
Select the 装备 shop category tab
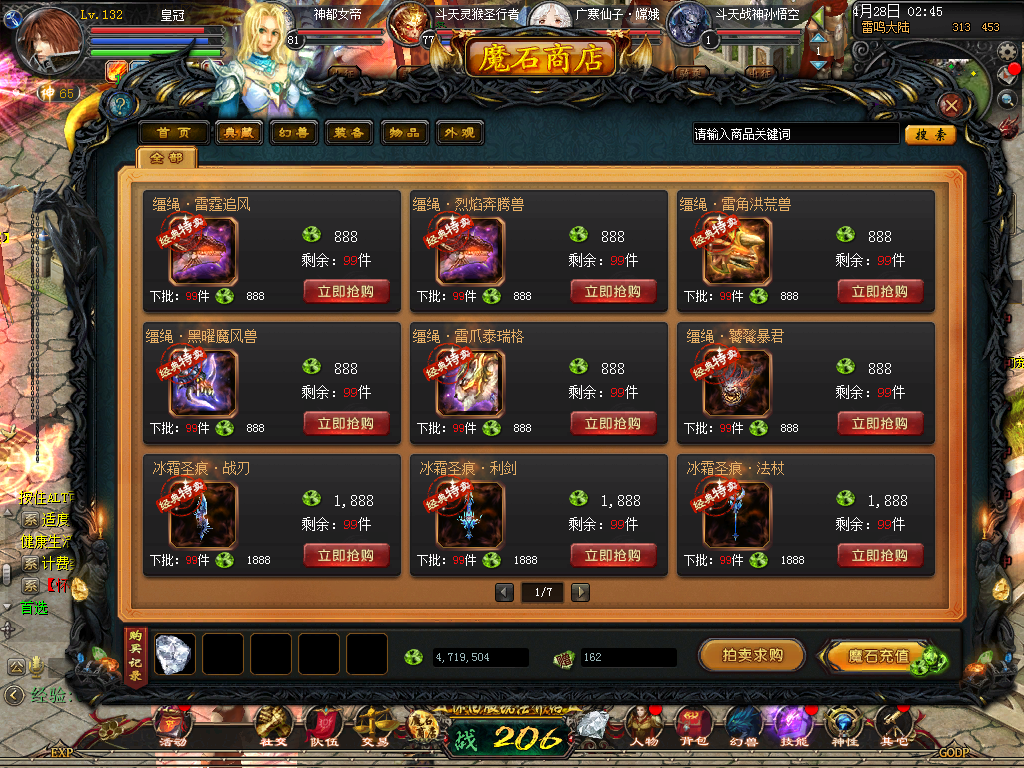click(x=349, y=133)
